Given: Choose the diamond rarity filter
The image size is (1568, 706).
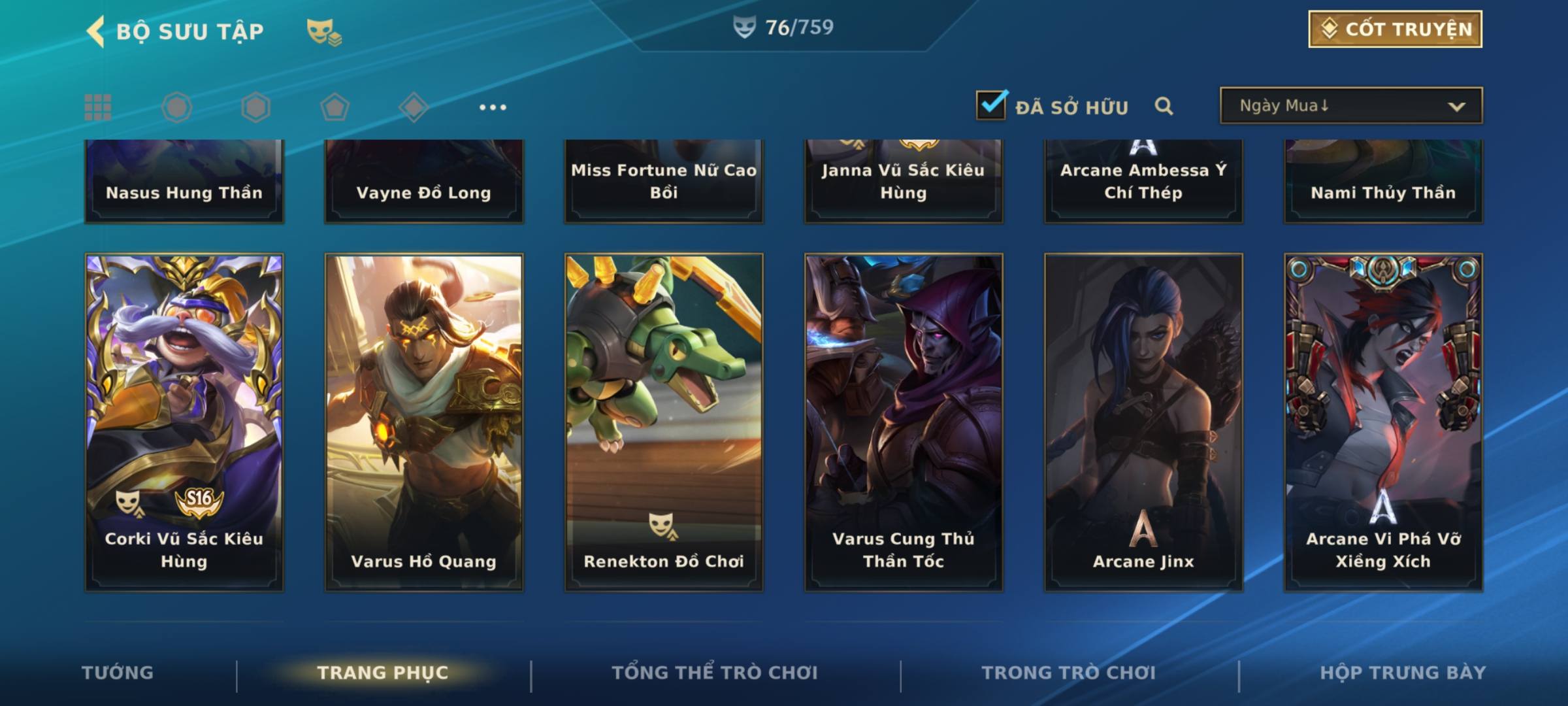Looking at the screenshot, I should point(414,107).
